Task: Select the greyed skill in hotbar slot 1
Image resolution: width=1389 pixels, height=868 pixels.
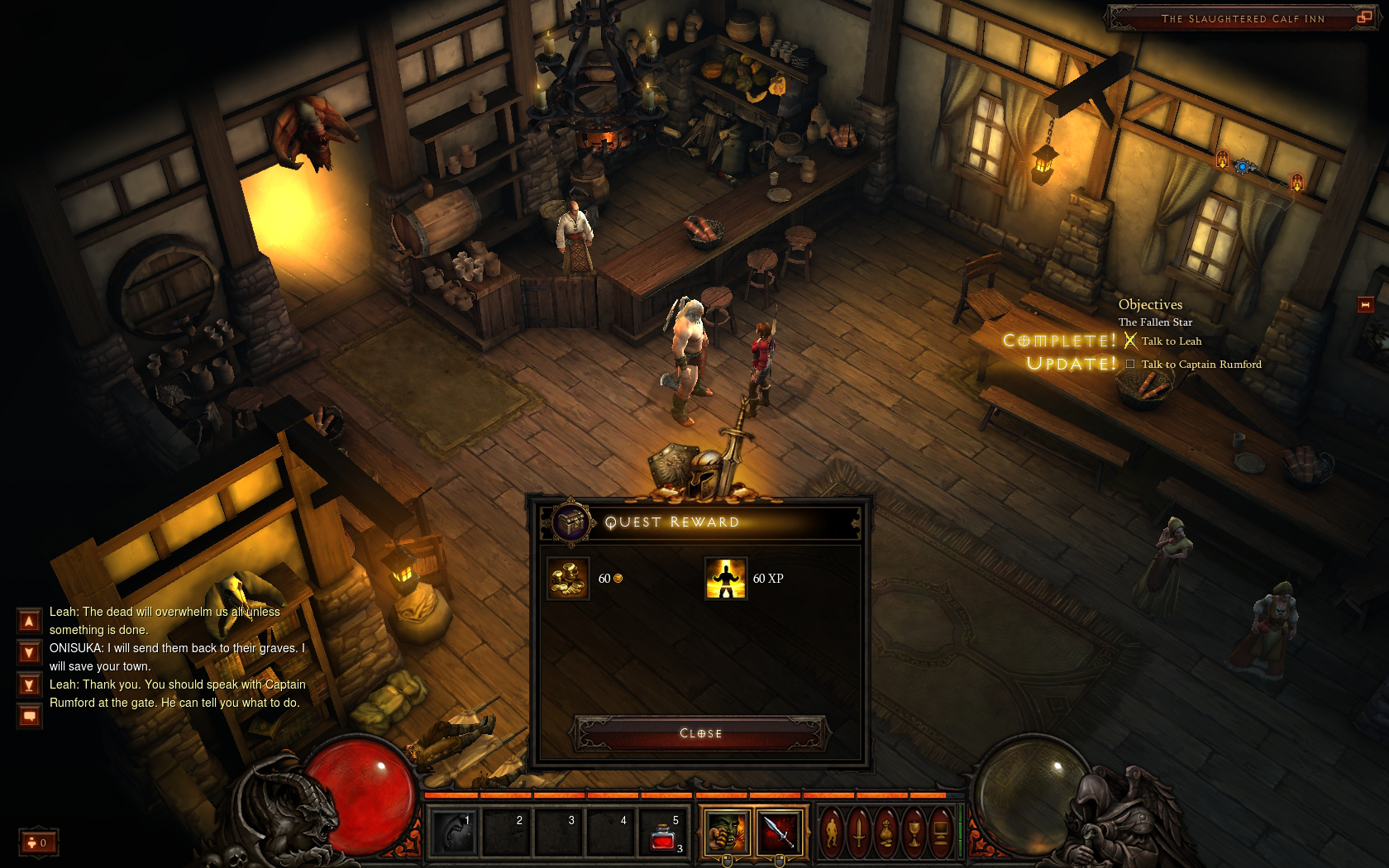Action: pos(453,832)
